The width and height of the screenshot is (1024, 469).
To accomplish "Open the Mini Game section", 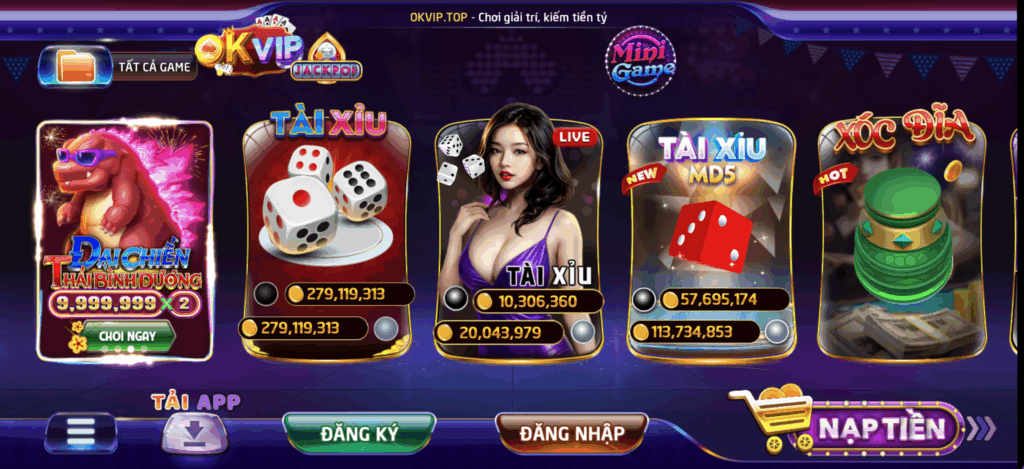I will [644, 59].
